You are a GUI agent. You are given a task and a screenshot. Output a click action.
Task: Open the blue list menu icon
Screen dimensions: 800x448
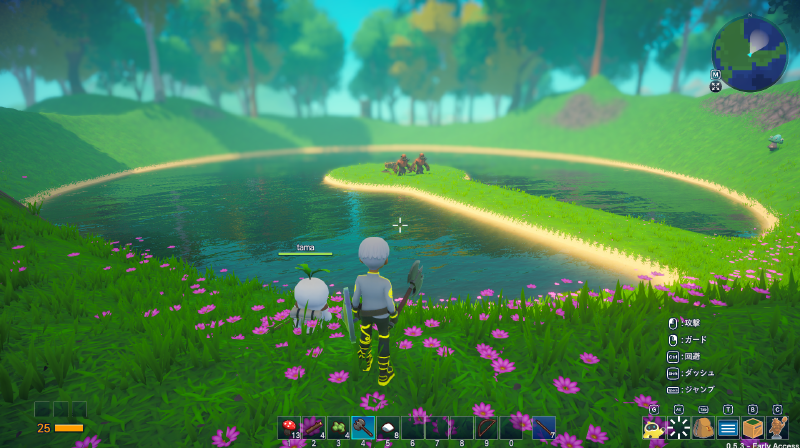point(728,428)
